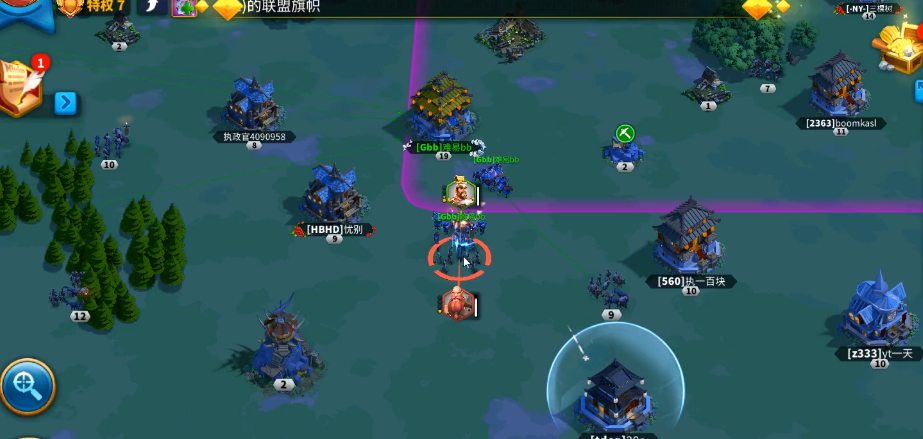Open the quest scroll with red notification
The image size is (923, 439).
pos(22,88)
